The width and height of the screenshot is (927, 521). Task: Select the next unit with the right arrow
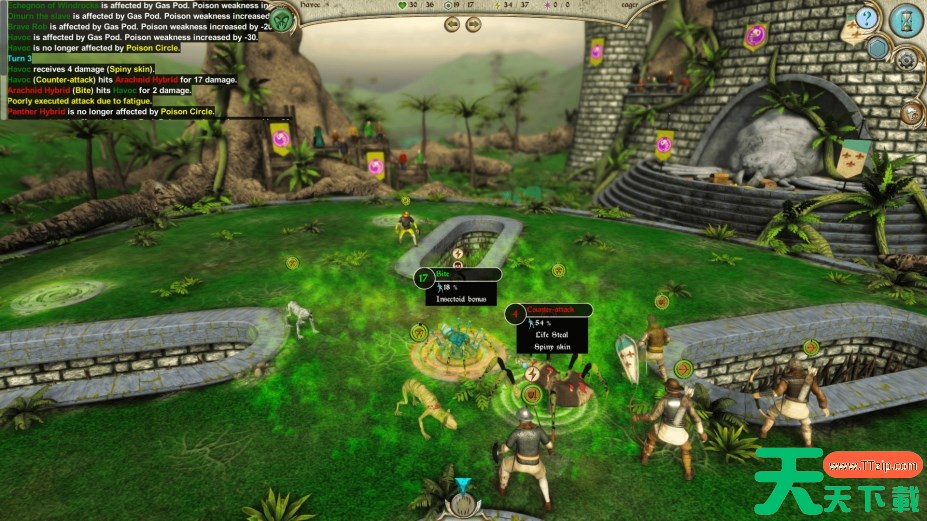[x=474, y=25]
